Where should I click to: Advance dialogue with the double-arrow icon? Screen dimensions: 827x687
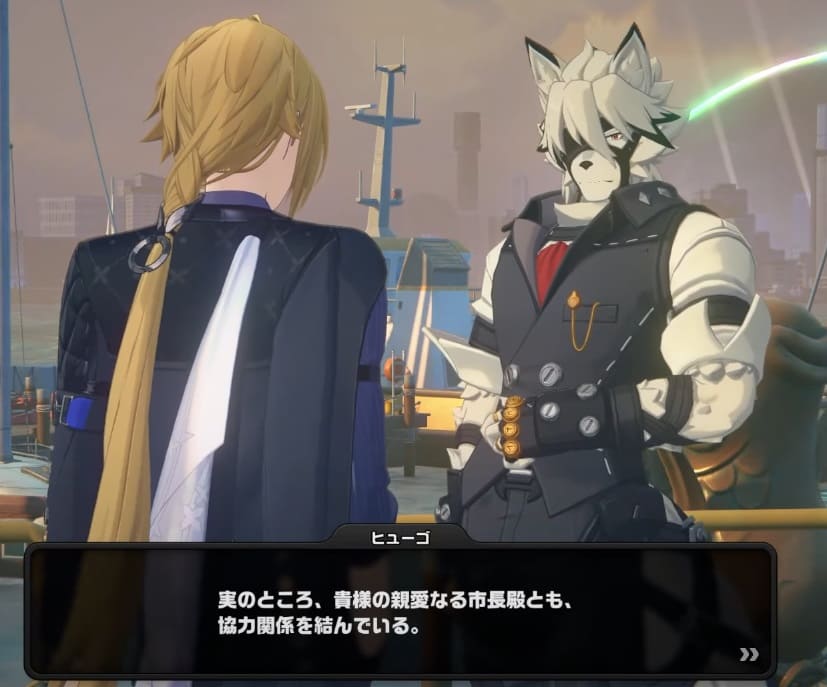pyautogui.click(x=748, y=655)
